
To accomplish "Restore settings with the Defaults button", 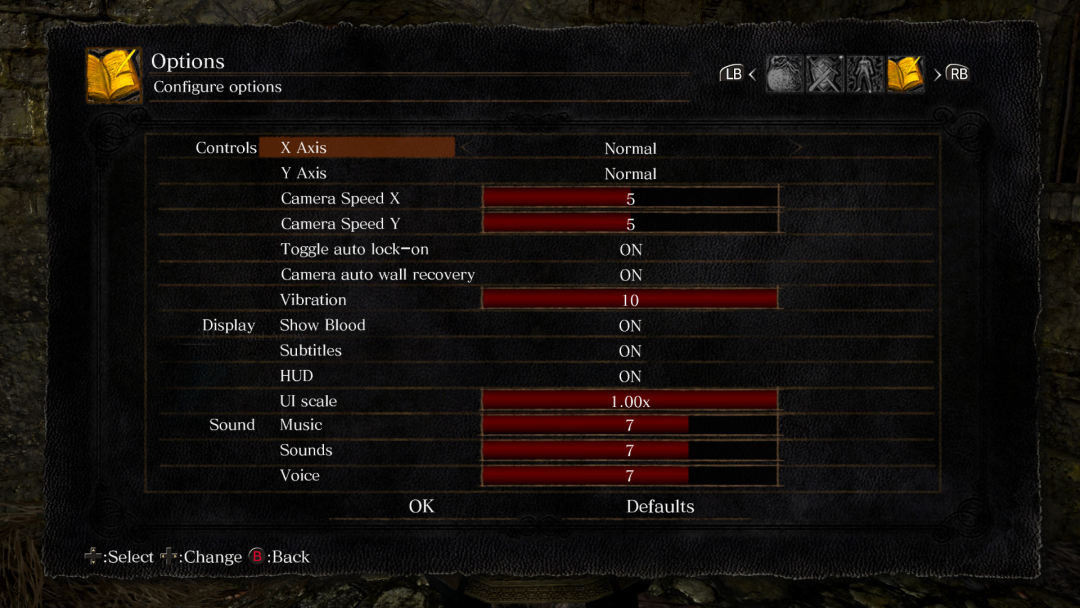I will tap(660, 507).
